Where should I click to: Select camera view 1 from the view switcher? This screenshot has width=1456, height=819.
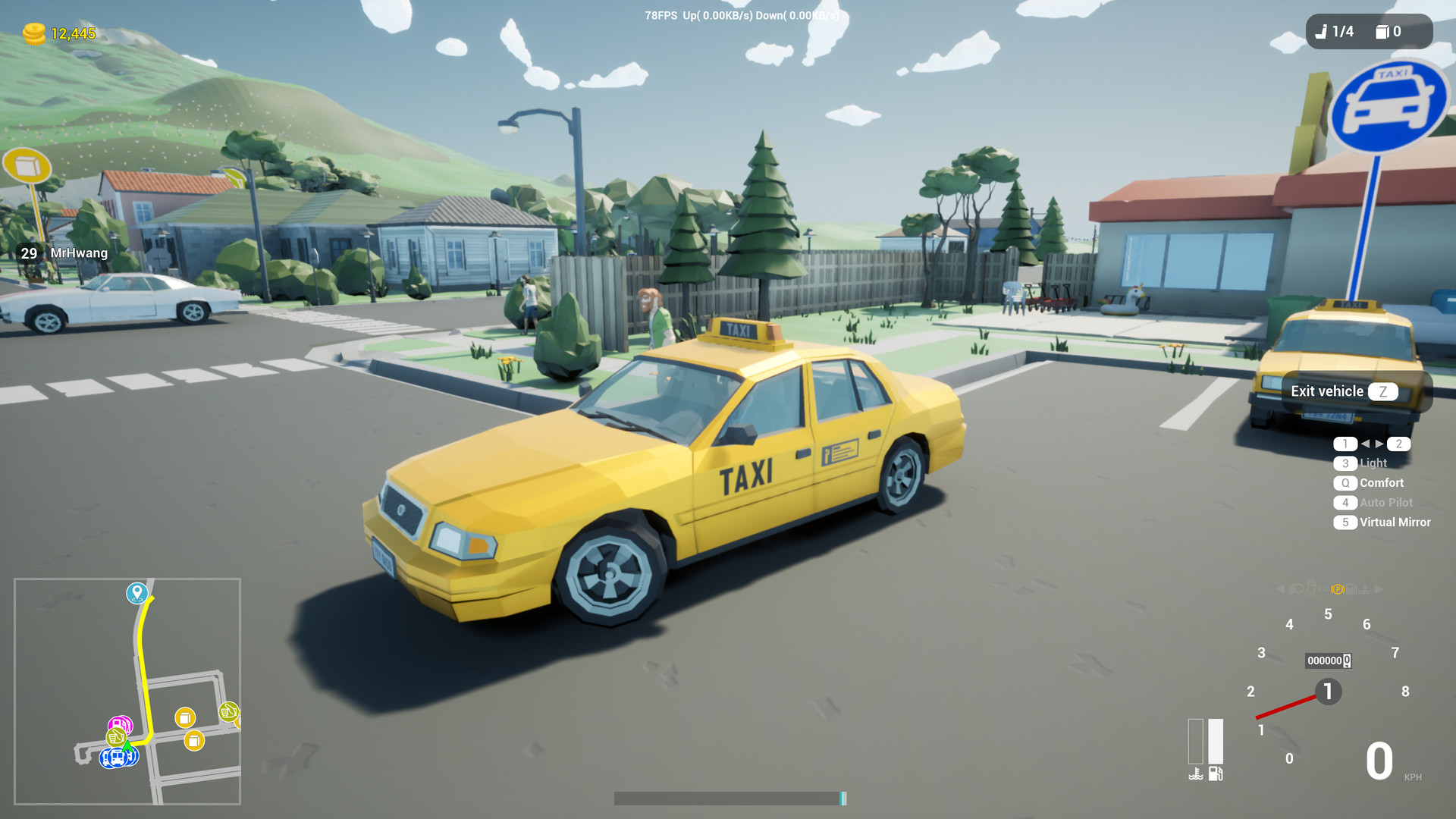pyautogui.click(x=1345, y=444)
